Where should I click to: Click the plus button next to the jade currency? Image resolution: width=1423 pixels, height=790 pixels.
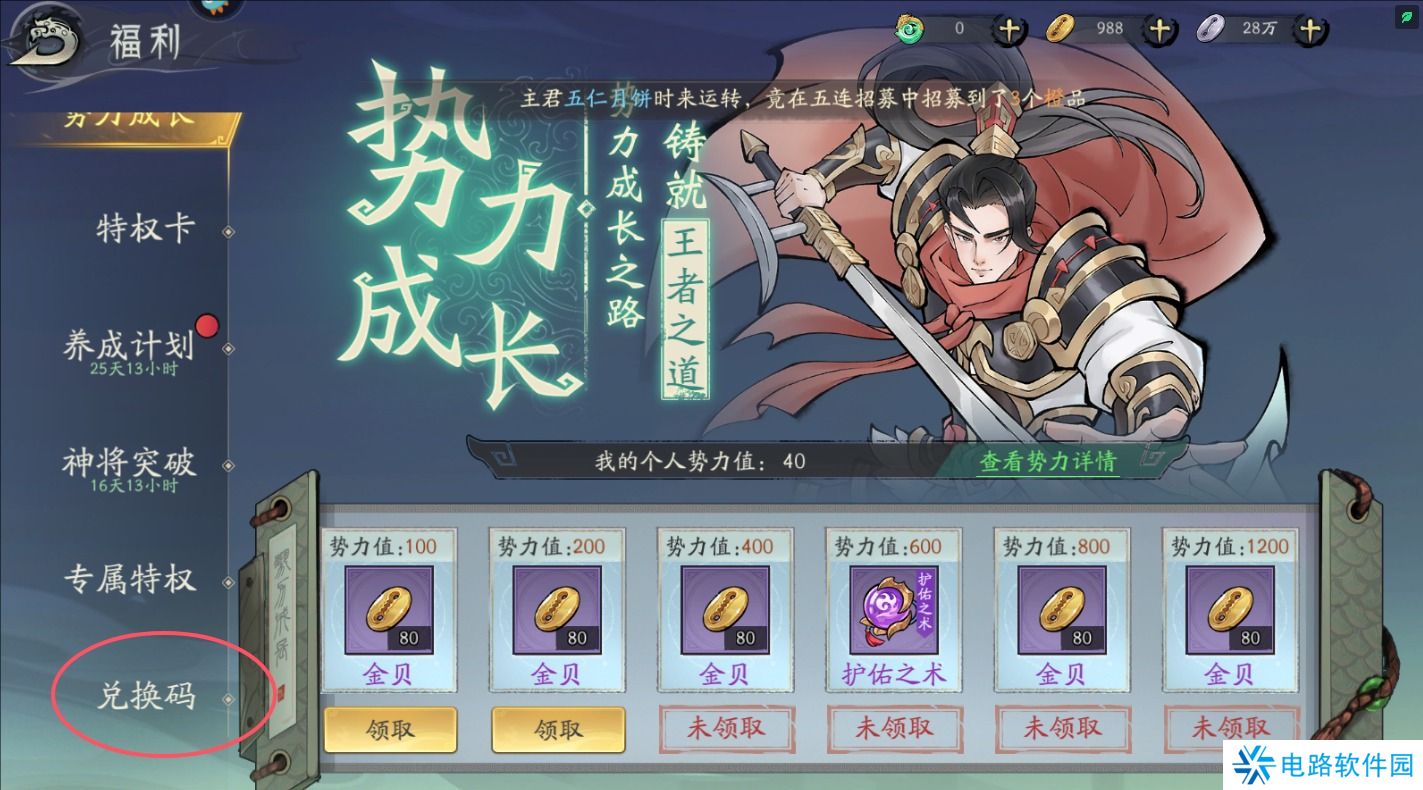tap(1008, 28)
